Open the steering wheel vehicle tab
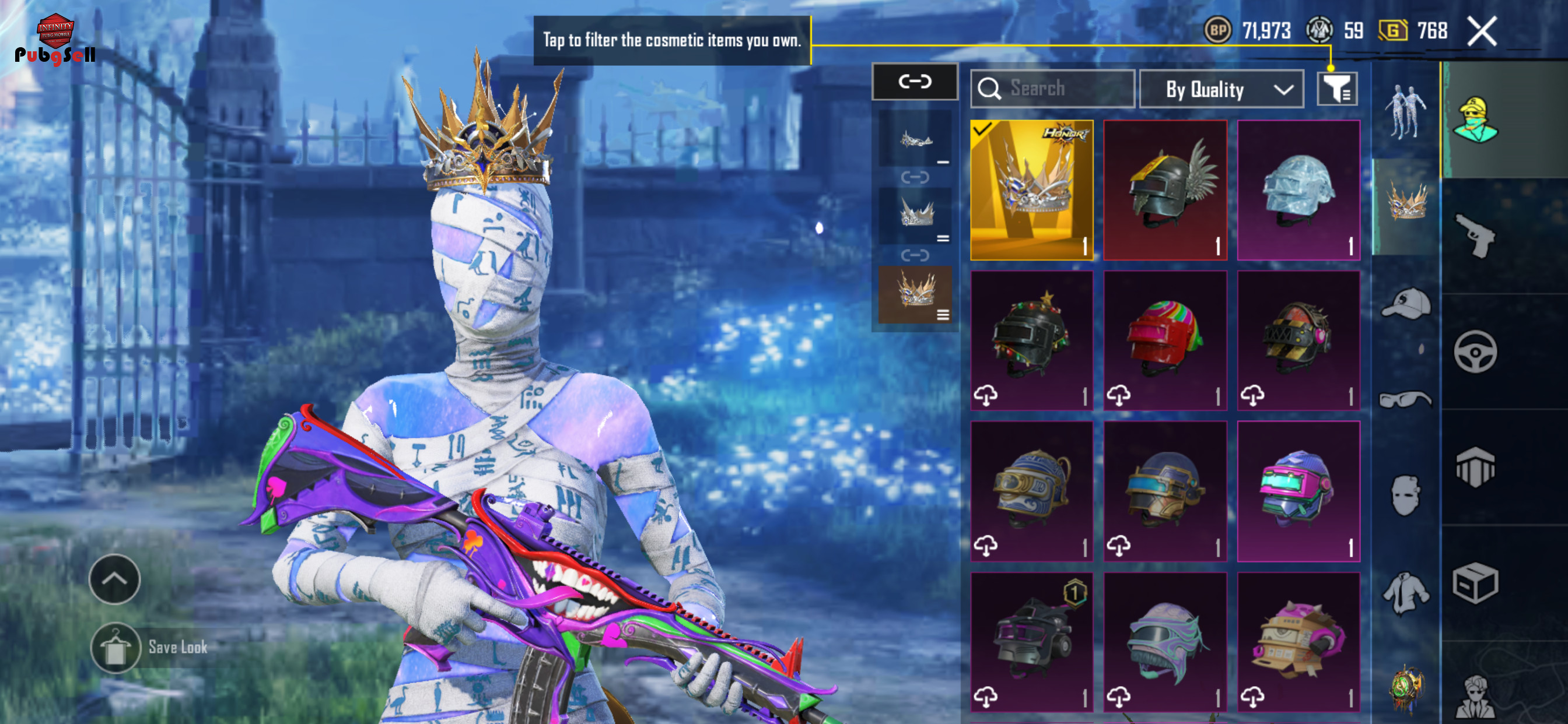 (1475, 352)
